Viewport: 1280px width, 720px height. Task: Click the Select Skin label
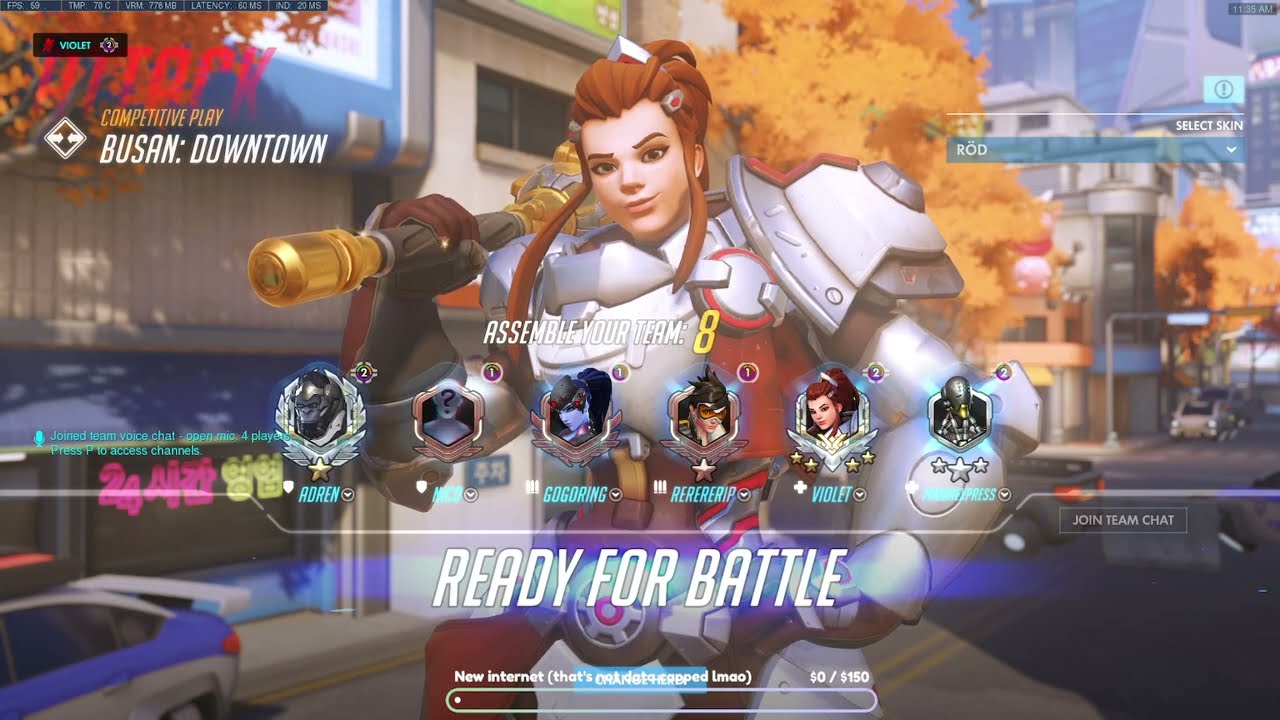tap(1209, 125)
